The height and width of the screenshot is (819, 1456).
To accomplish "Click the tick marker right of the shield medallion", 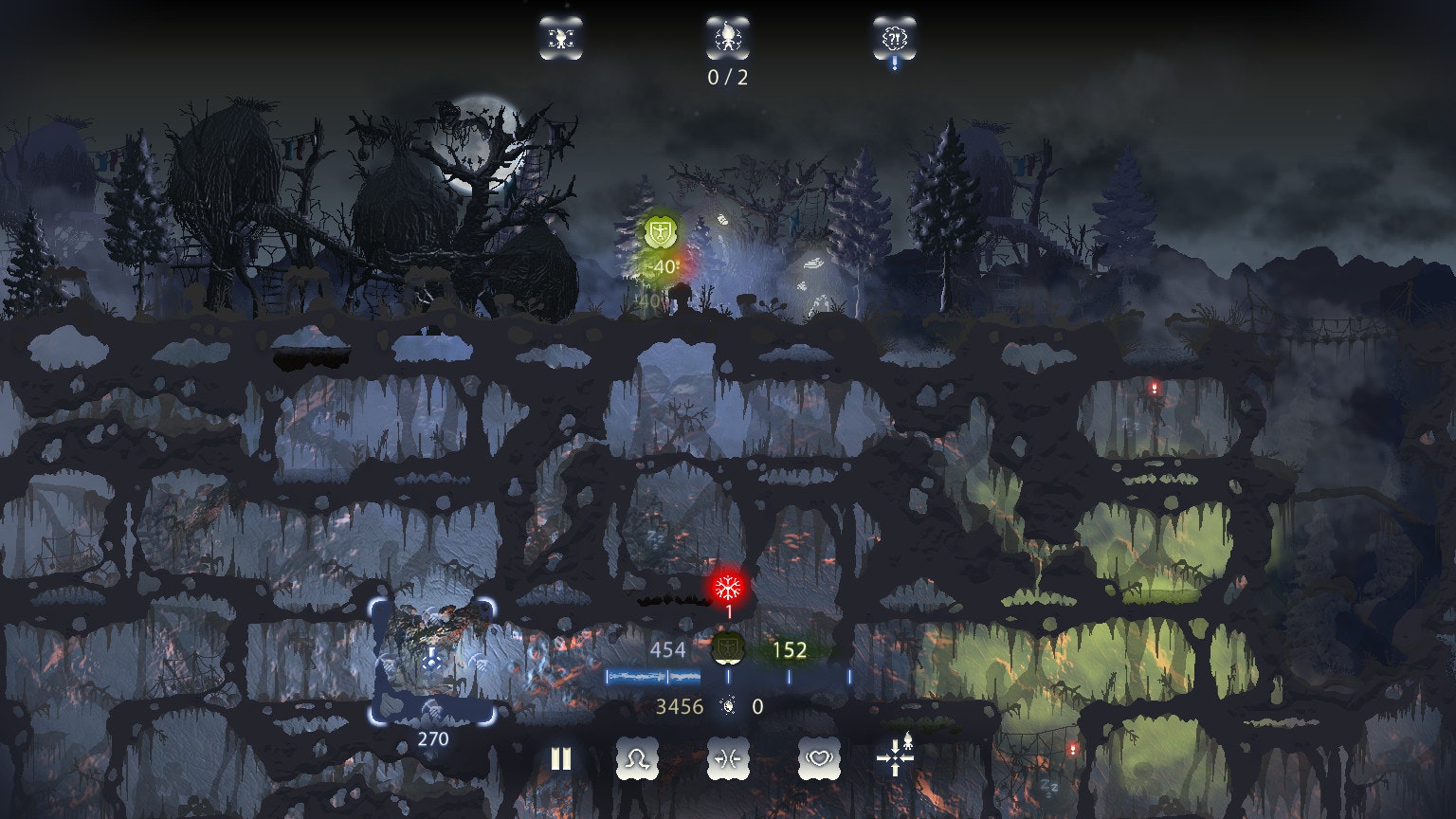I will 789,675.
